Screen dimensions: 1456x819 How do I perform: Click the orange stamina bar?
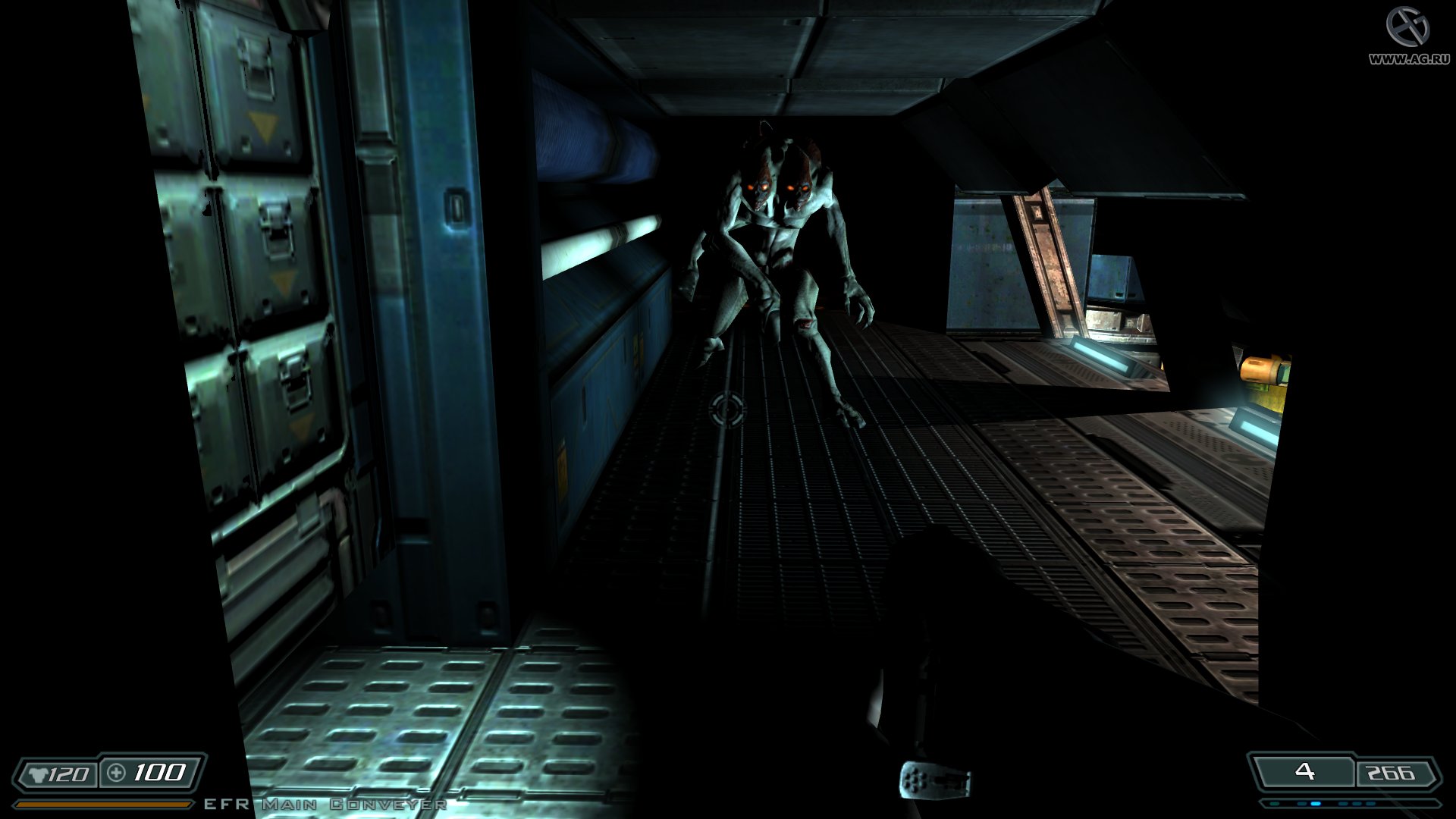[x=102, y=803]
